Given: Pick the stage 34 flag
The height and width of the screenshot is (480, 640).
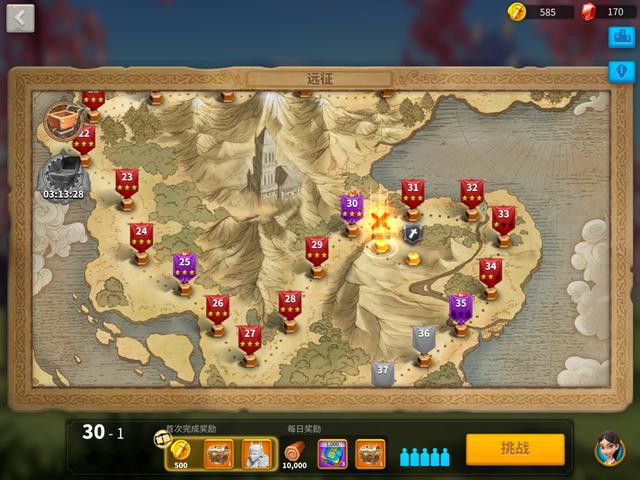Looking at the screenshot, I should click(x=490, y=271).
